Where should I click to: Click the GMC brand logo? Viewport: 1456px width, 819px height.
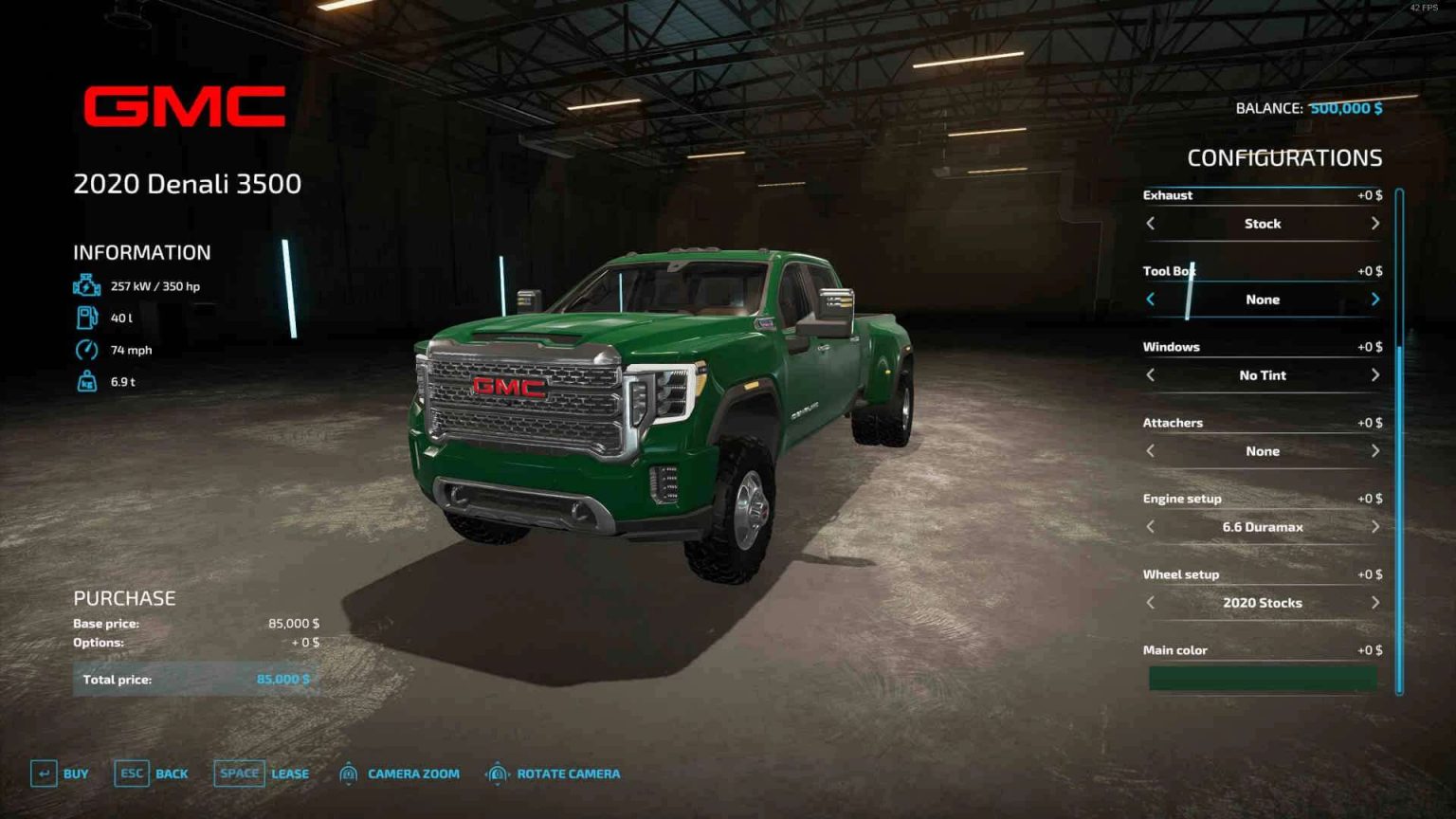coord(186,106)
